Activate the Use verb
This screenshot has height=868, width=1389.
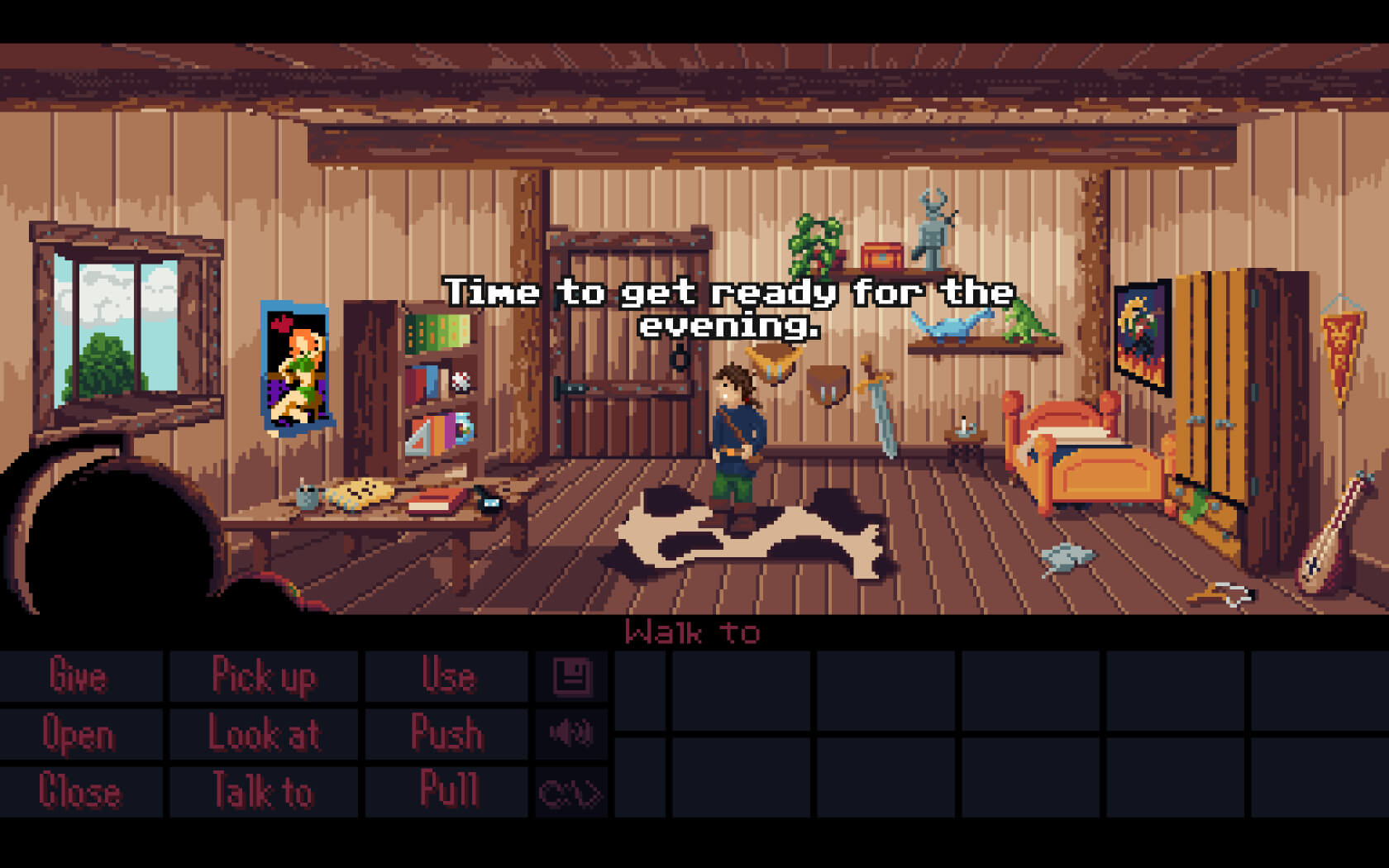pos(447,675)
